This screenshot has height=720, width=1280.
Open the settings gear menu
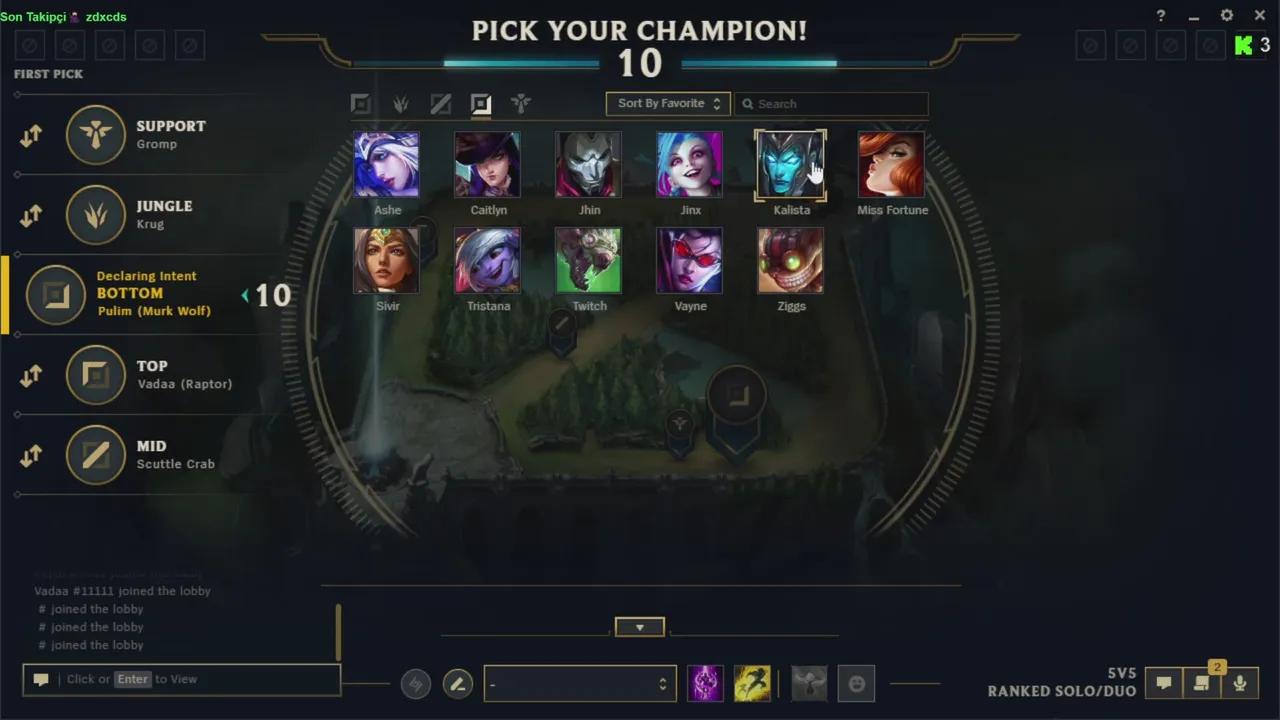tap(1226, 15)
